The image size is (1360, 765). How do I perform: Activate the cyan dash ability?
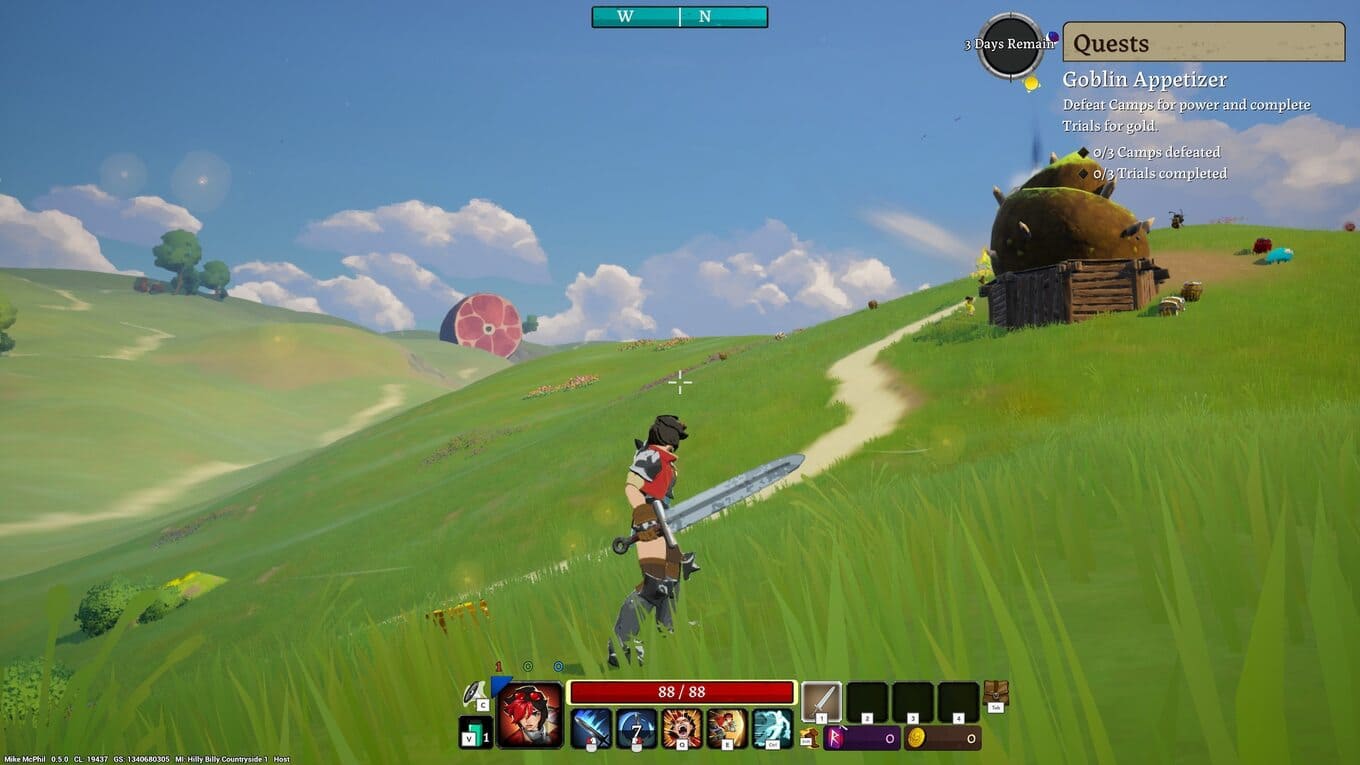click(x=771, y=728)
